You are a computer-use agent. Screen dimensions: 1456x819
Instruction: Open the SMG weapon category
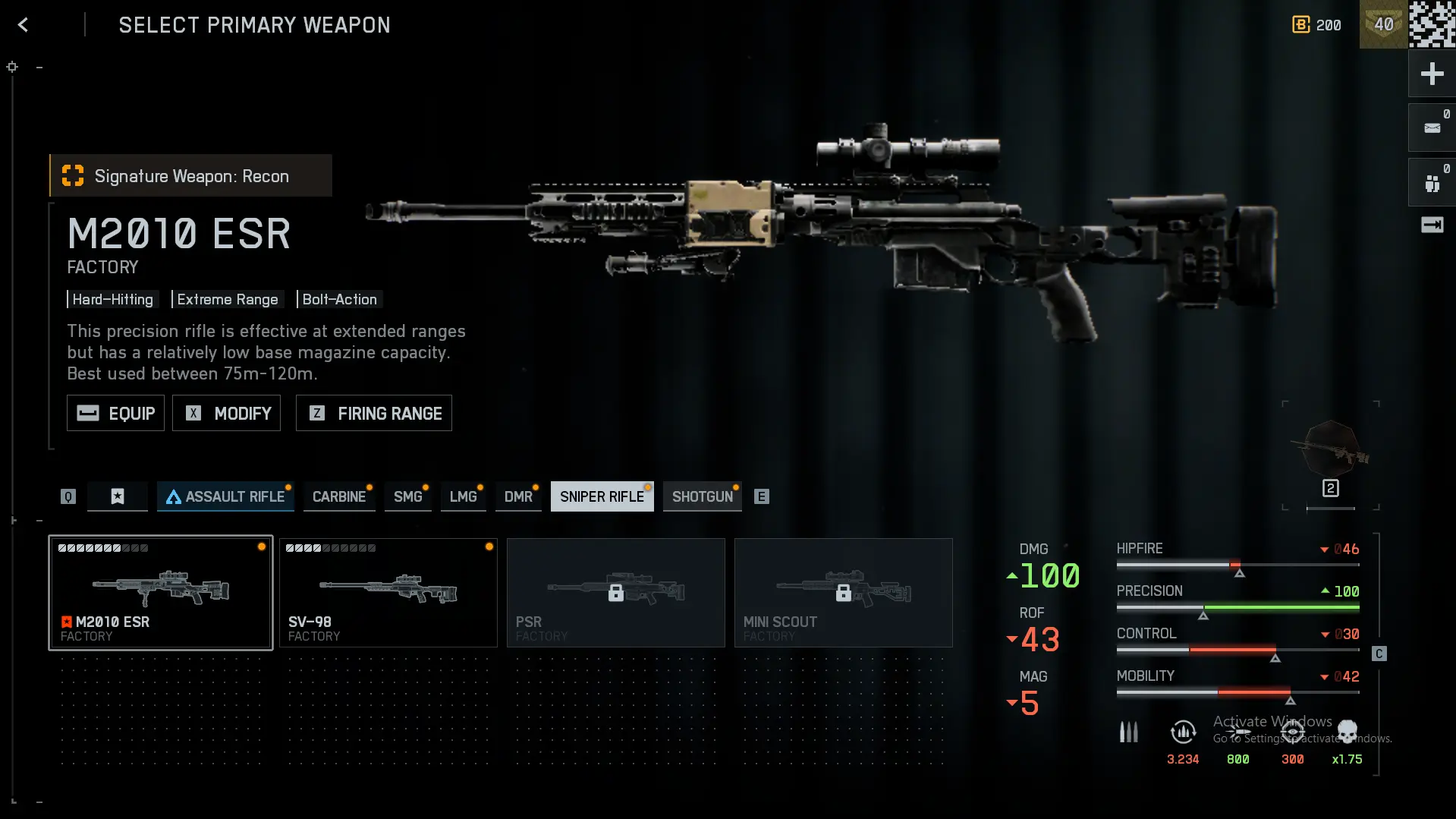pos(407,496)
